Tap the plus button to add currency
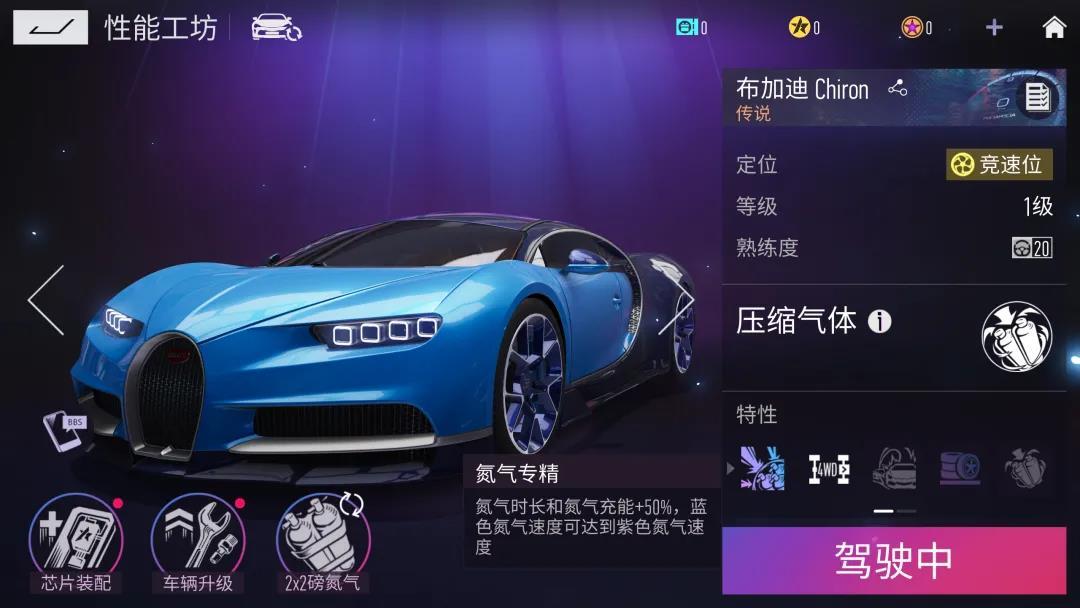The width and height of the screenshot is (1080, 608). tap(993, 28)
